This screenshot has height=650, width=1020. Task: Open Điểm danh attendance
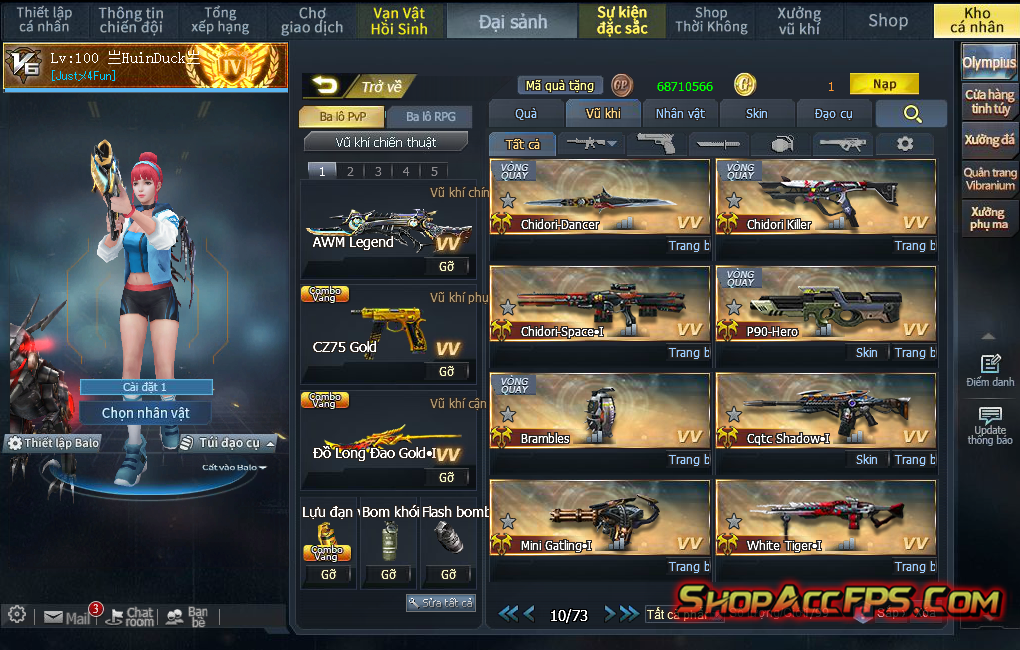(990, 371)
